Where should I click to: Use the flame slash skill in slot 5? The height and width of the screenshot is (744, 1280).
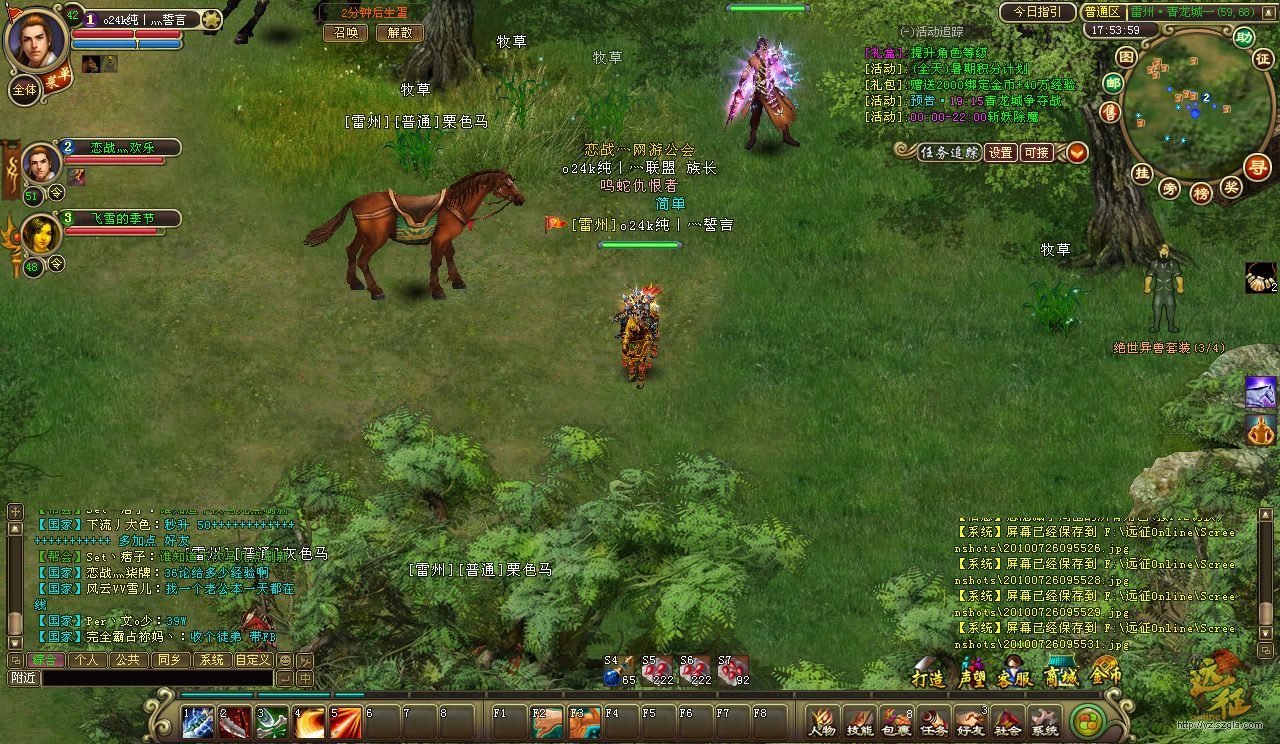click(346, 722)
